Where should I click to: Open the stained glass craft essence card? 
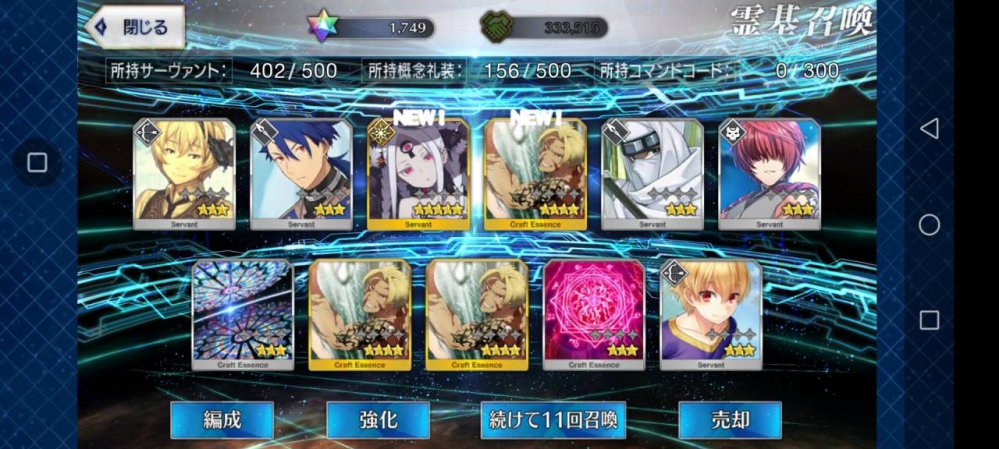(243, 315)
